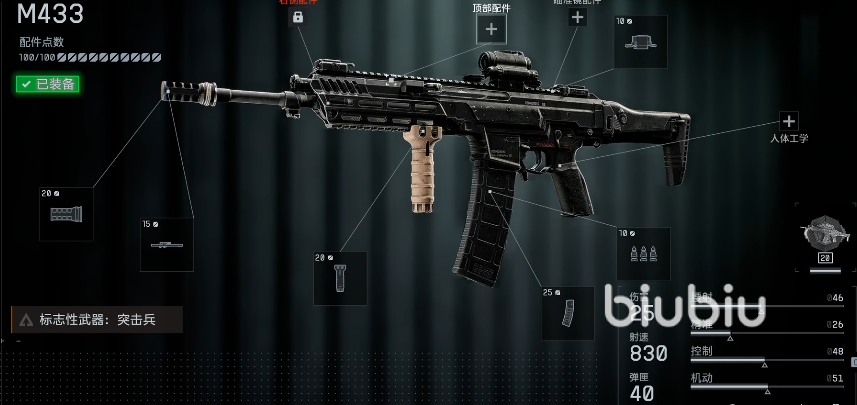Click the 已装备 equipped button
Screen dimensions: 857x405
(x=47, y=84)
